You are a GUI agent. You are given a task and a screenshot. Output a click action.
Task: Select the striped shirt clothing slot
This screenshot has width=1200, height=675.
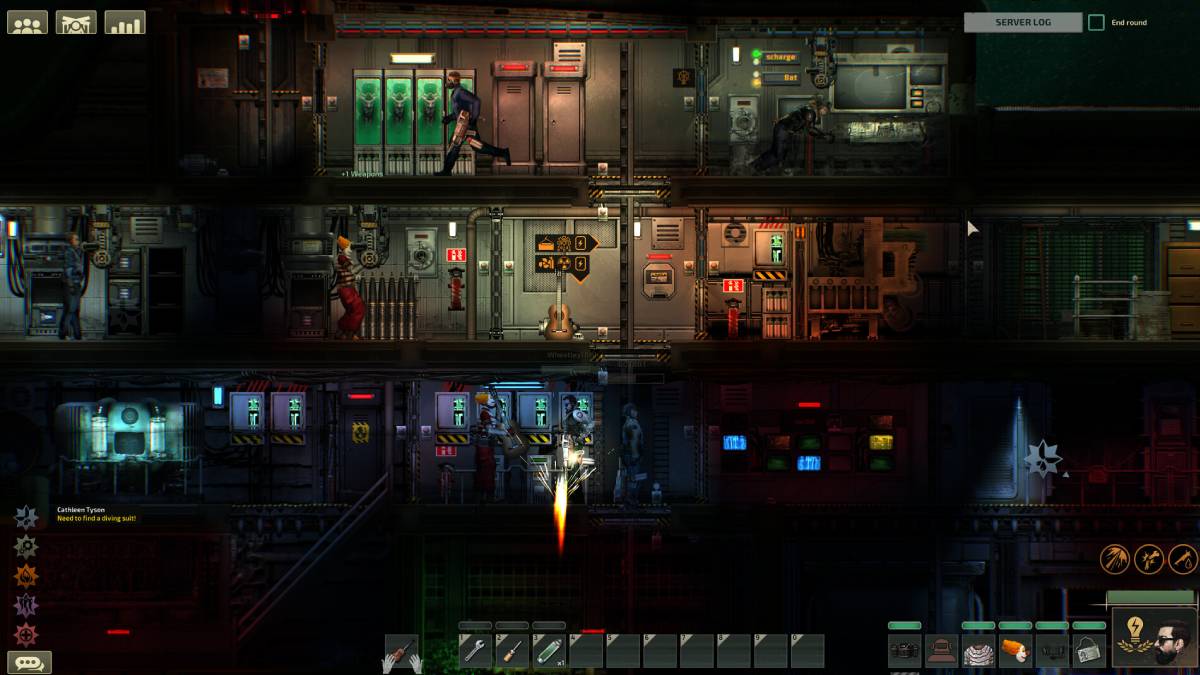click(978, 651)
